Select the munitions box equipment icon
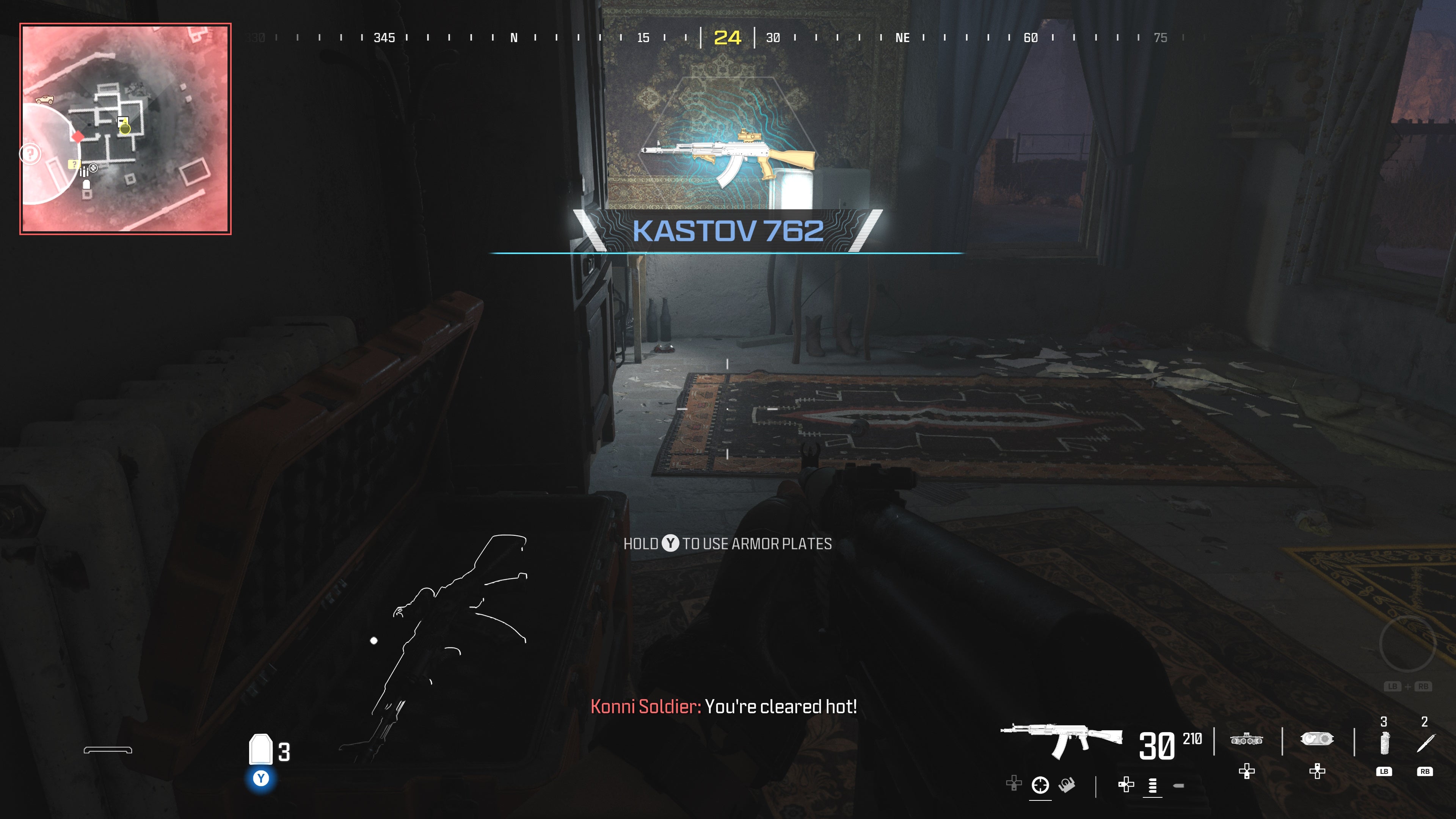This screenshot has width=1456, height=819. pyautogui.click(x=1317, y=740)
